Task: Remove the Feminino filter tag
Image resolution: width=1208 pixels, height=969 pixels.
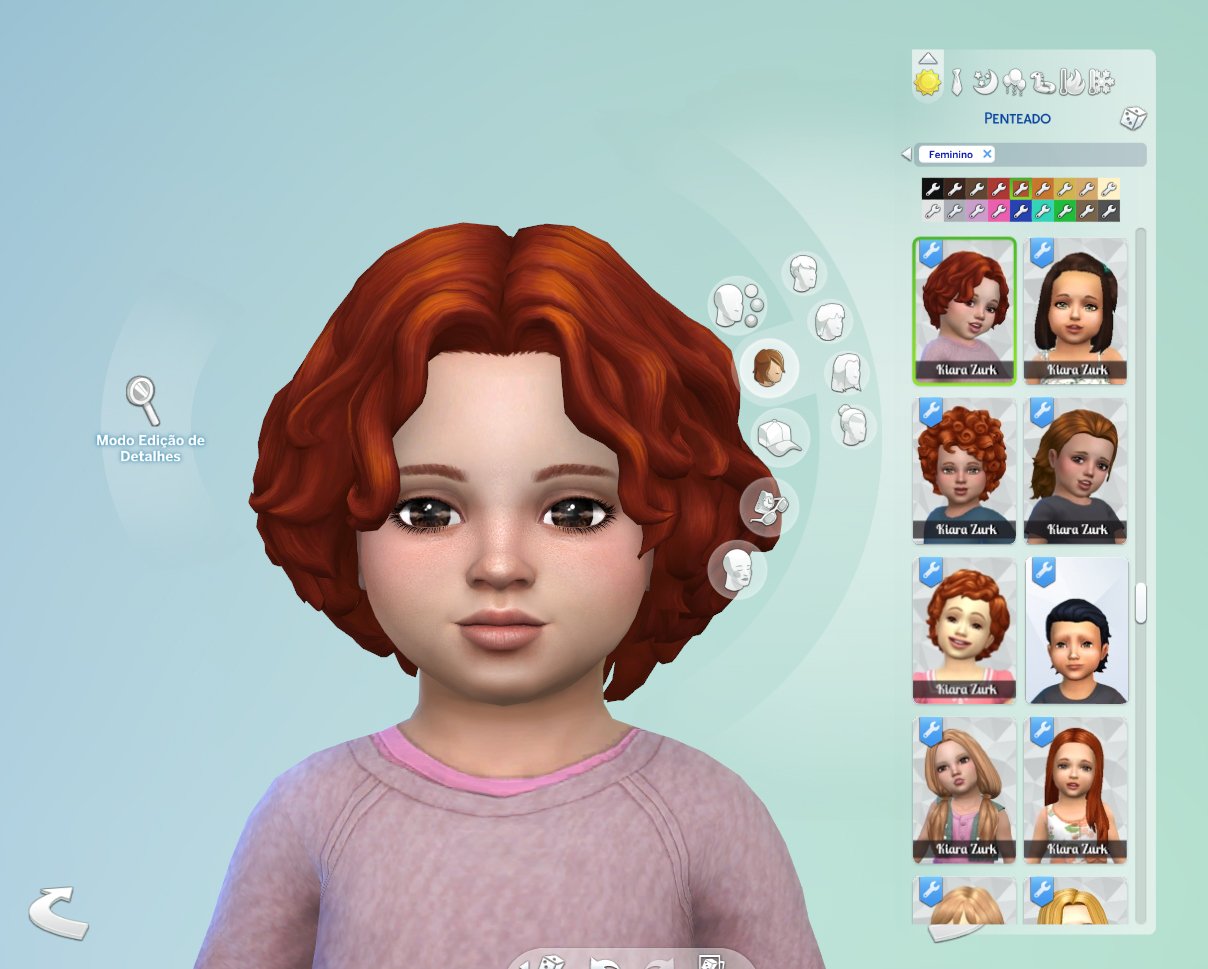Action: coord(987,154)
